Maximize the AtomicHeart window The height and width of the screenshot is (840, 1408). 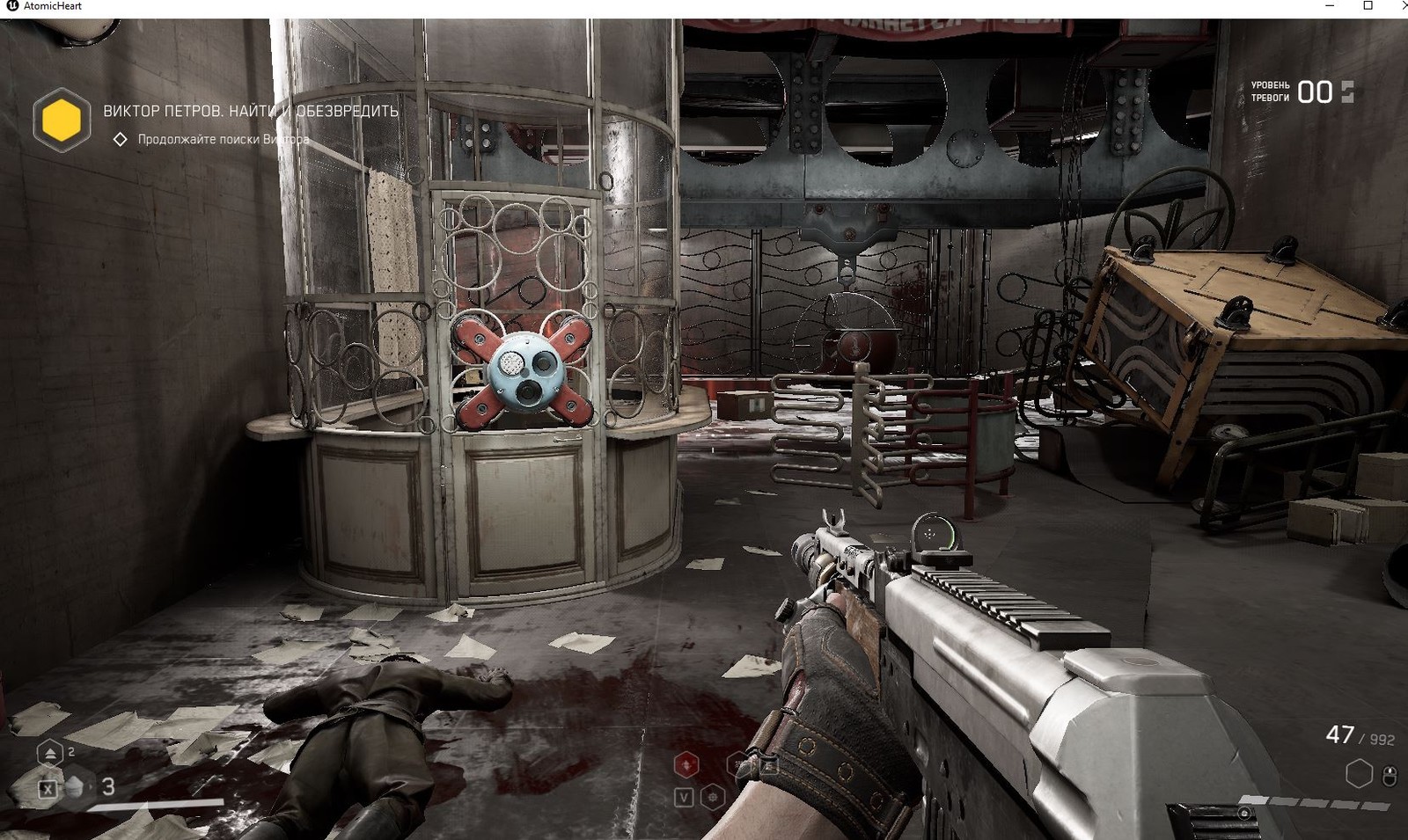[1368, 6]
